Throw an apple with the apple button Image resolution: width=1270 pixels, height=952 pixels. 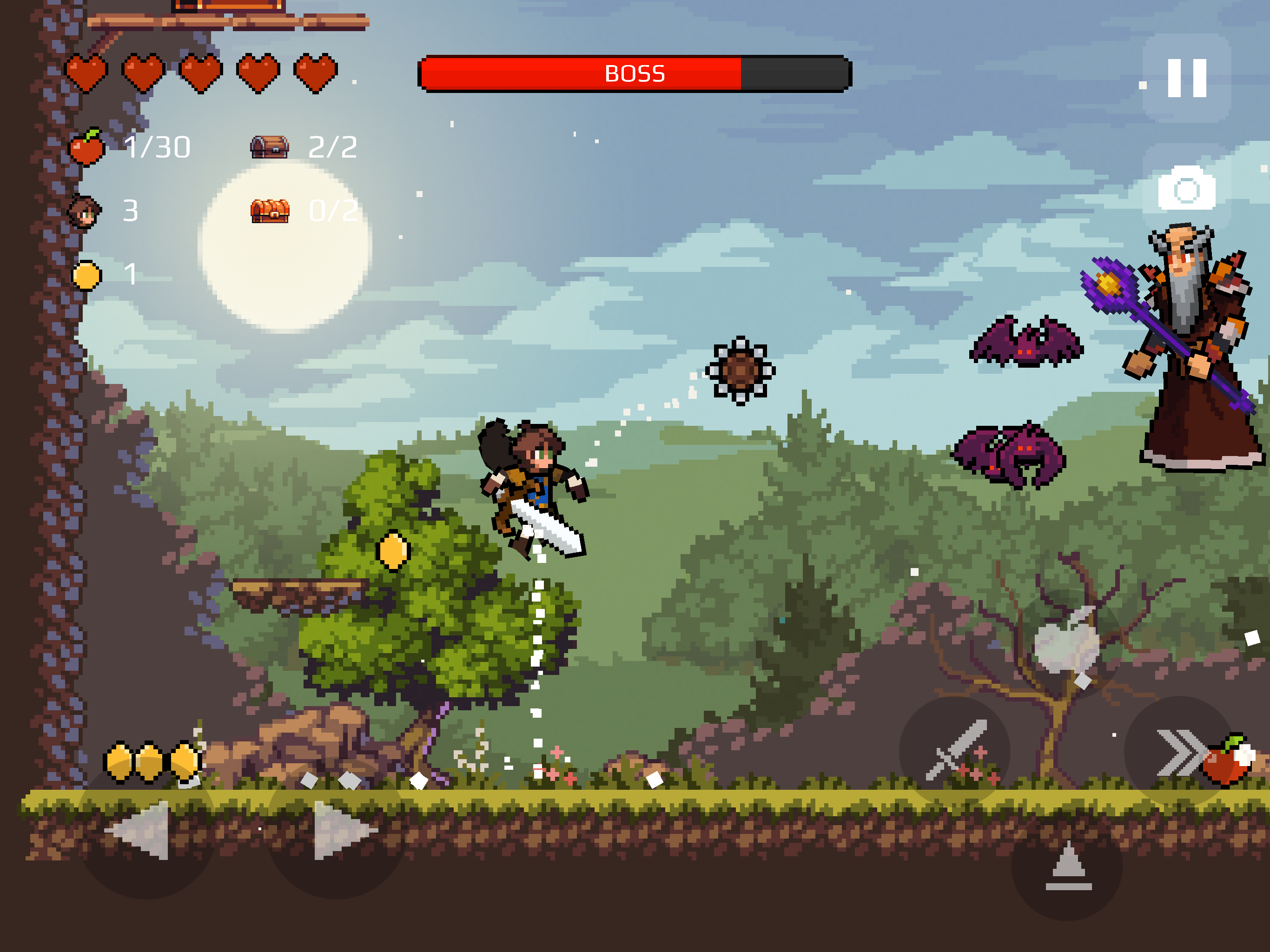1067,642
